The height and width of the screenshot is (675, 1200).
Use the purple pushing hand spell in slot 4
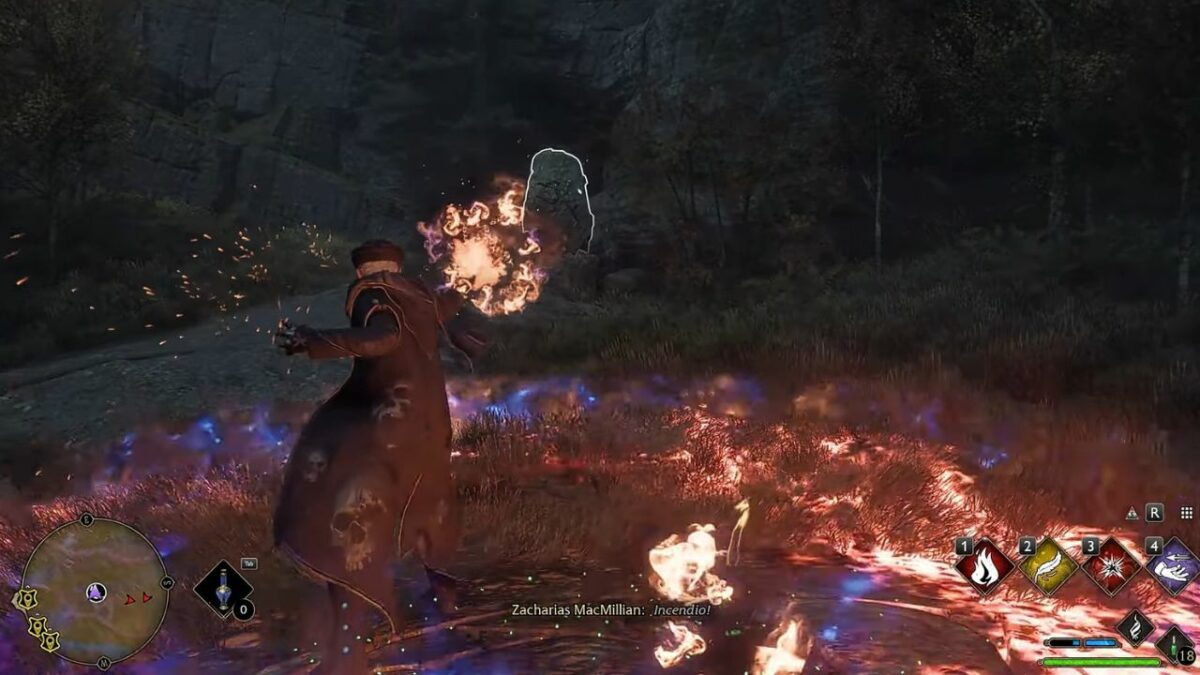tap(1172, 567)
